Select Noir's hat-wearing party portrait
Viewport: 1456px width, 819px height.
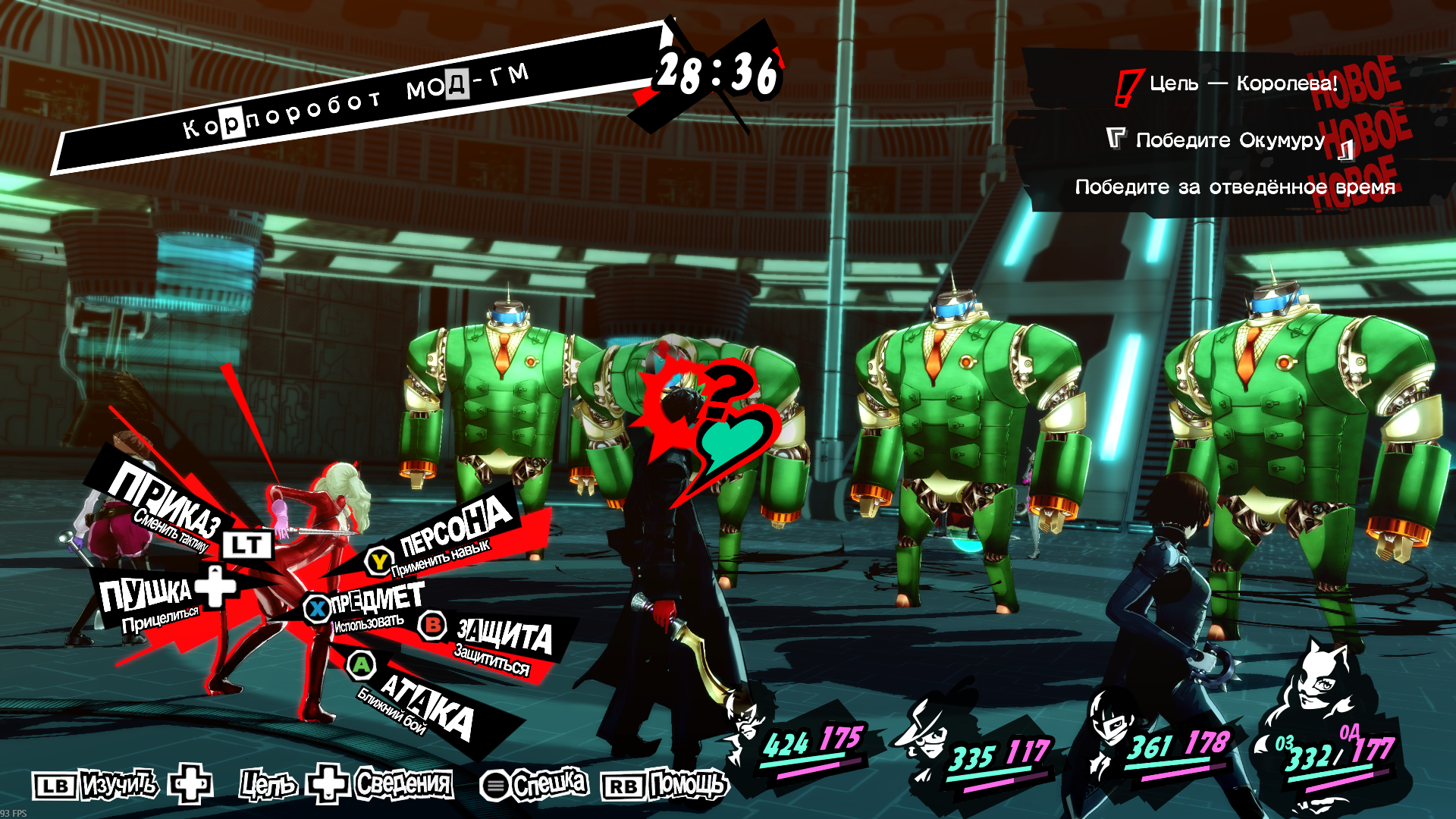pyautogui.click(x=923, y=732)
